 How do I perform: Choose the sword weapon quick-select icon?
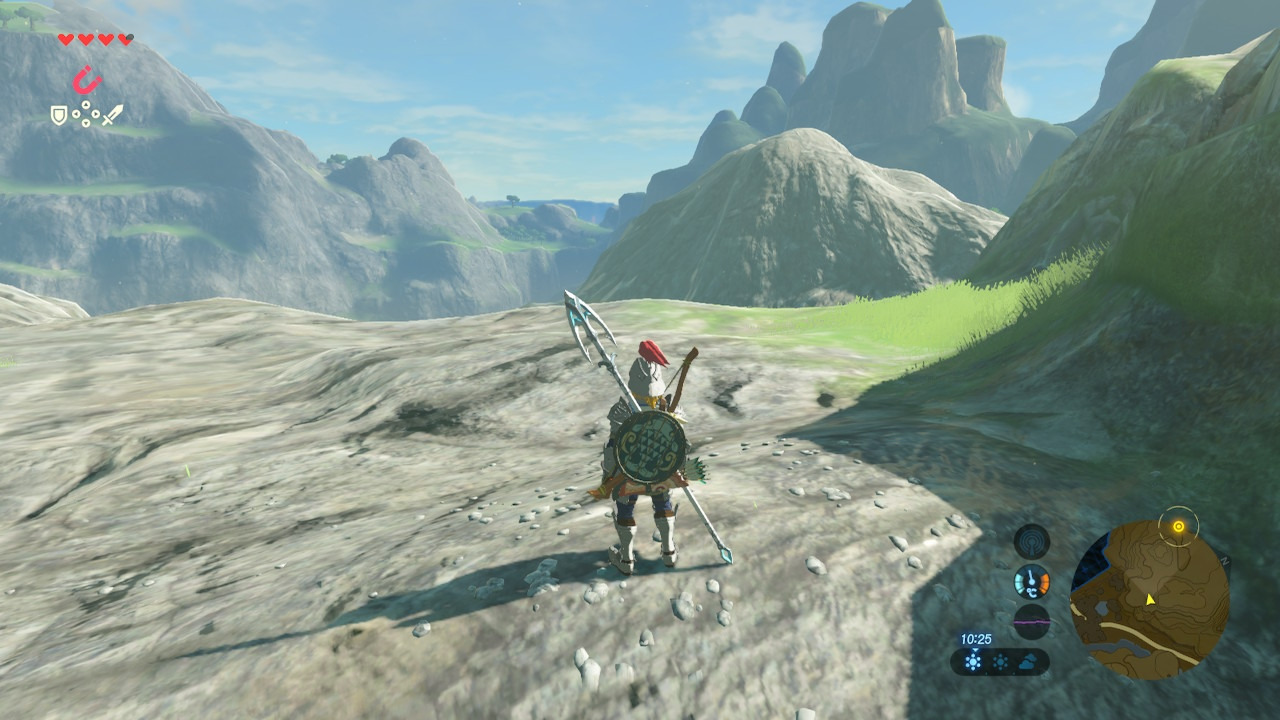(x=112, y=115)
